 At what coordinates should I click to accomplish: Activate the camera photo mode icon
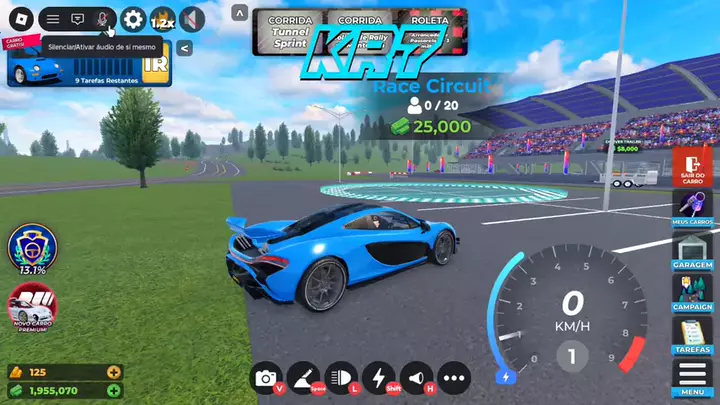266,377
